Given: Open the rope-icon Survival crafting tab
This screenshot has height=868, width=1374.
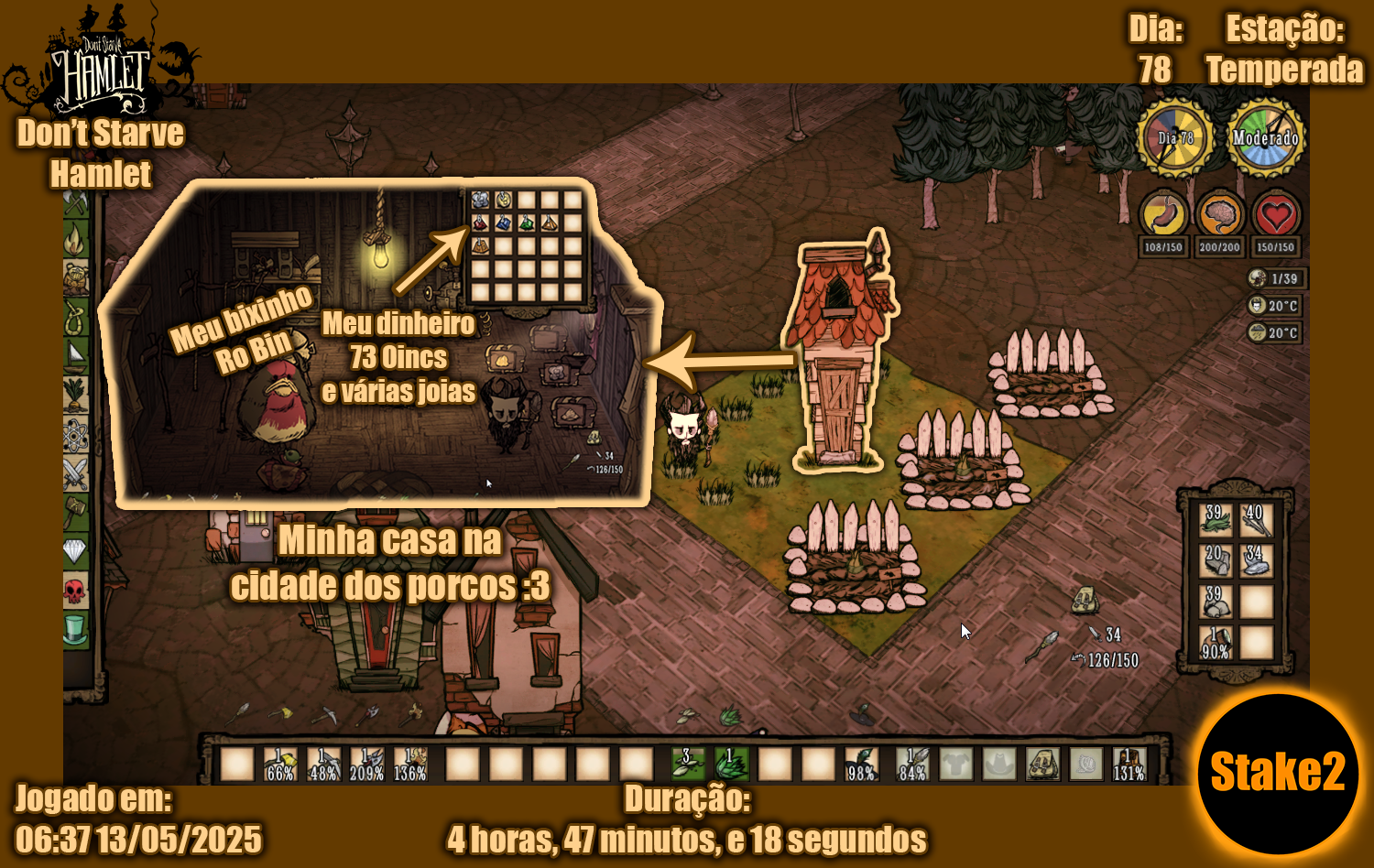Looking at the screenshot, I should point(75,318).
